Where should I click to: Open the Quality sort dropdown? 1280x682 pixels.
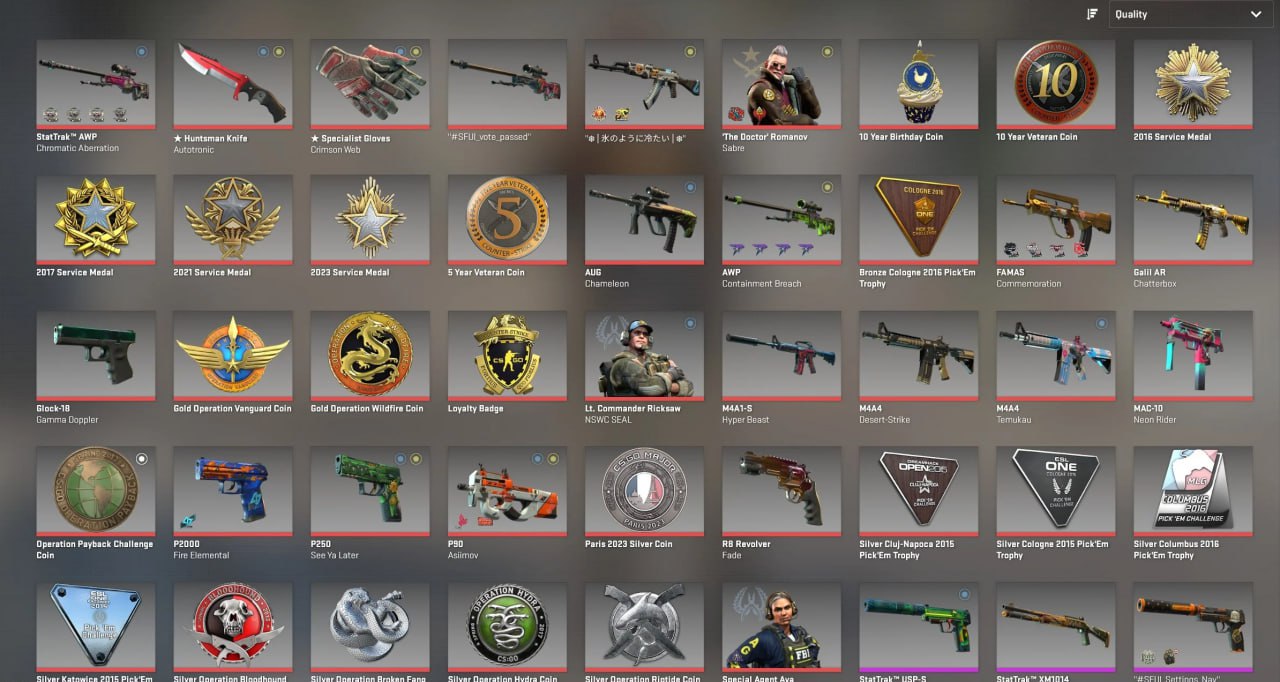coord(1188,14)
